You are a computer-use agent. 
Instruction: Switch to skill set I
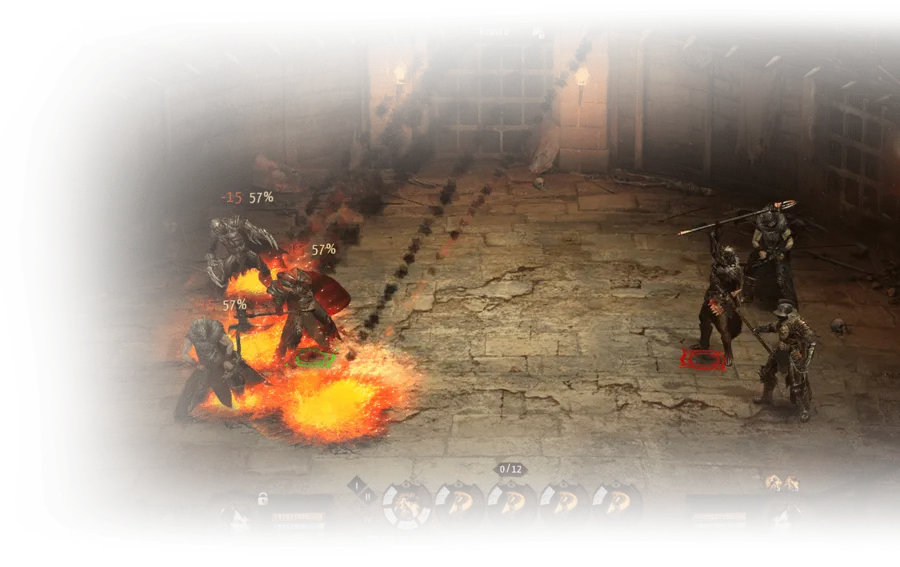(x=356, y=484)
